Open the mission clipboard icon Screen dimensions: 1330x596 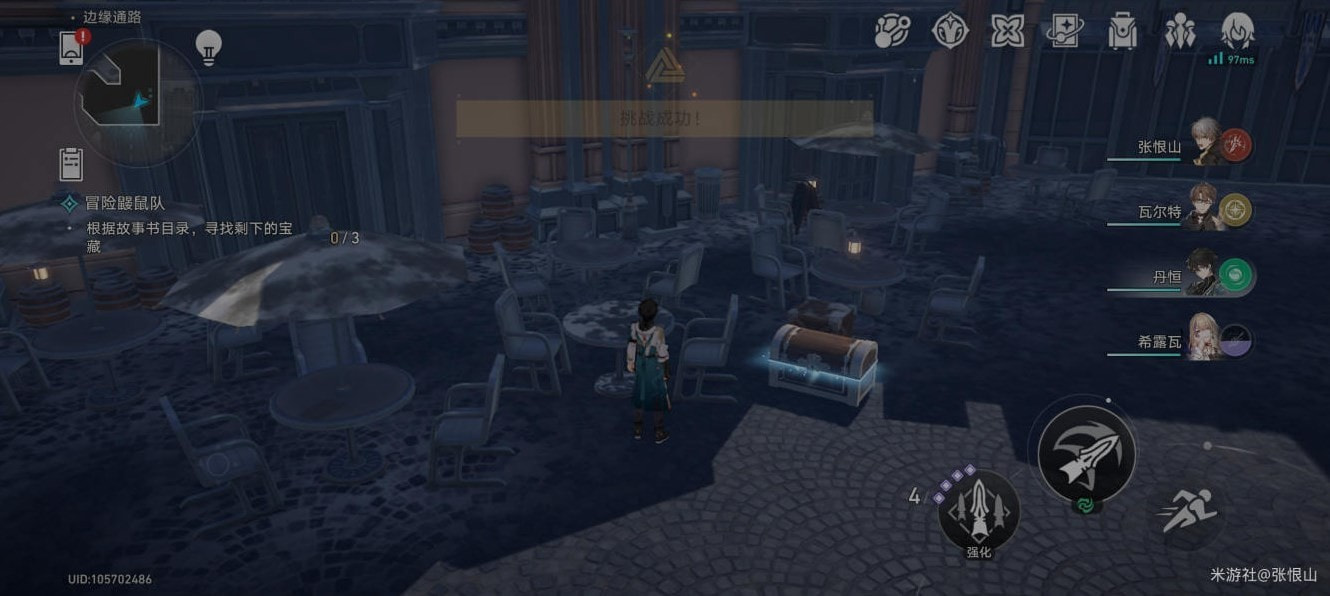(x=71, y=163)
